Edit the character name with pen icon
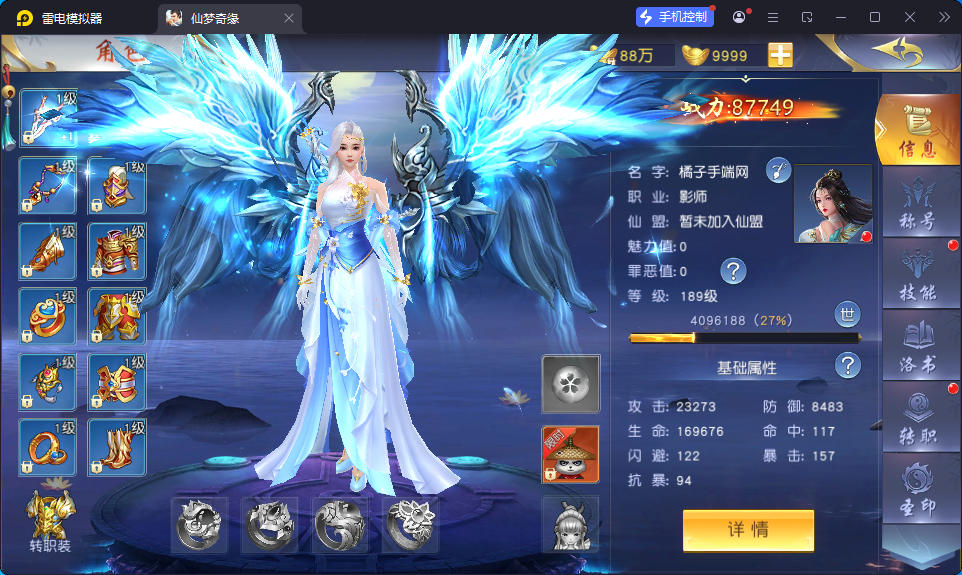 pos(779,171)
